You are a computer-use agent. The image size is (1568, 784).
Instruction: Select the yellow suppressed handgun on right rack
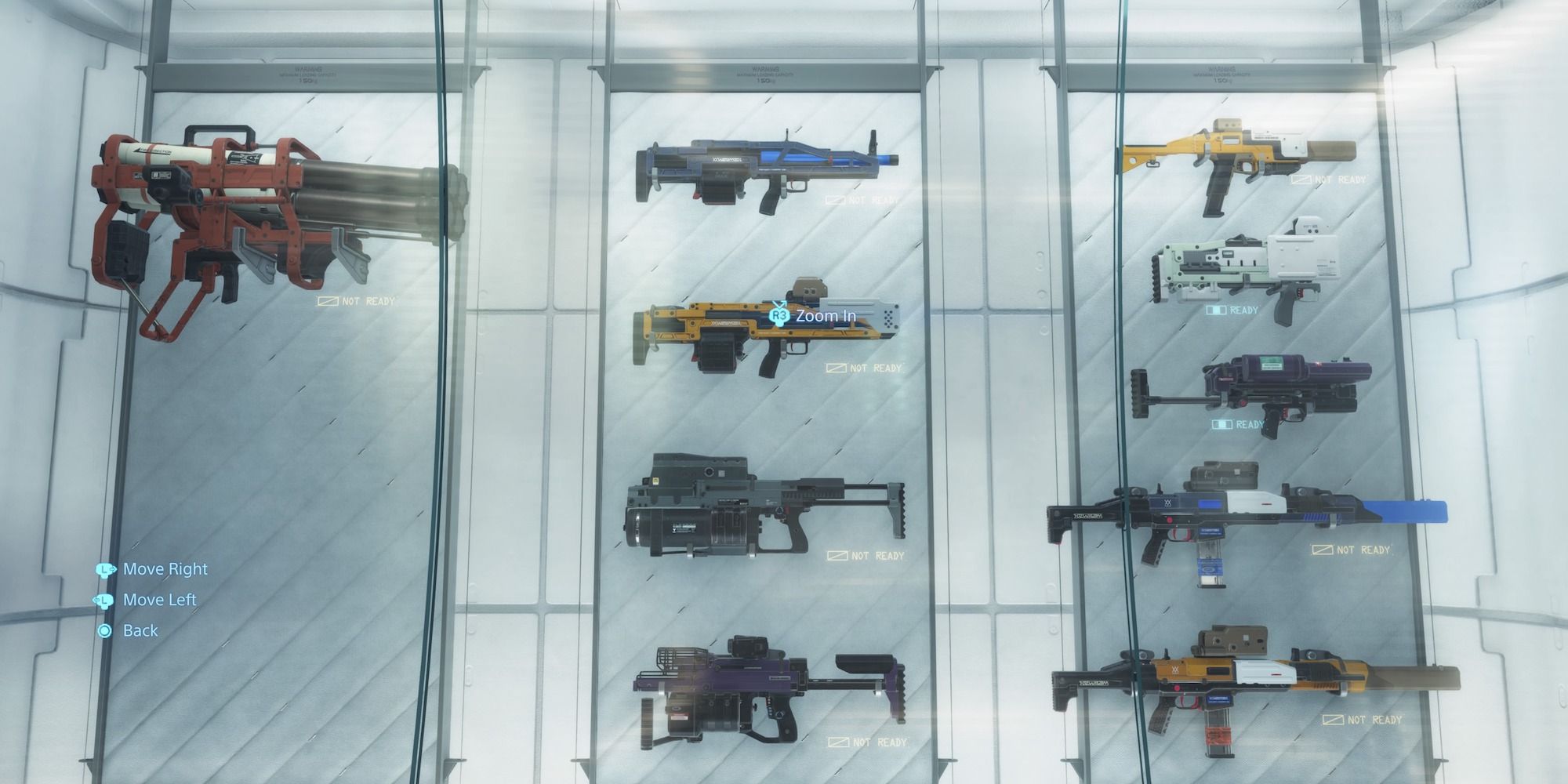point(1247,157)
